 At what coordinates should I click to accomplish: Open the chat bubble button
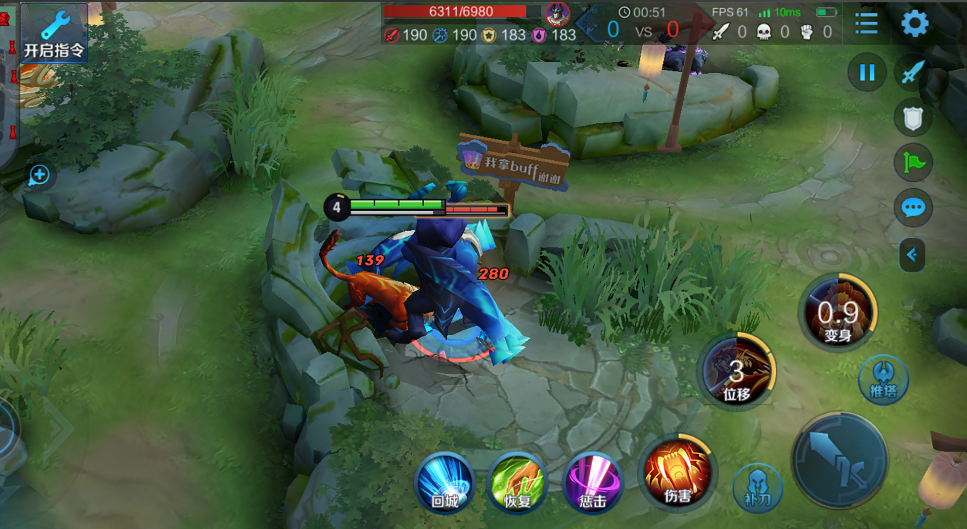point(912,208)
